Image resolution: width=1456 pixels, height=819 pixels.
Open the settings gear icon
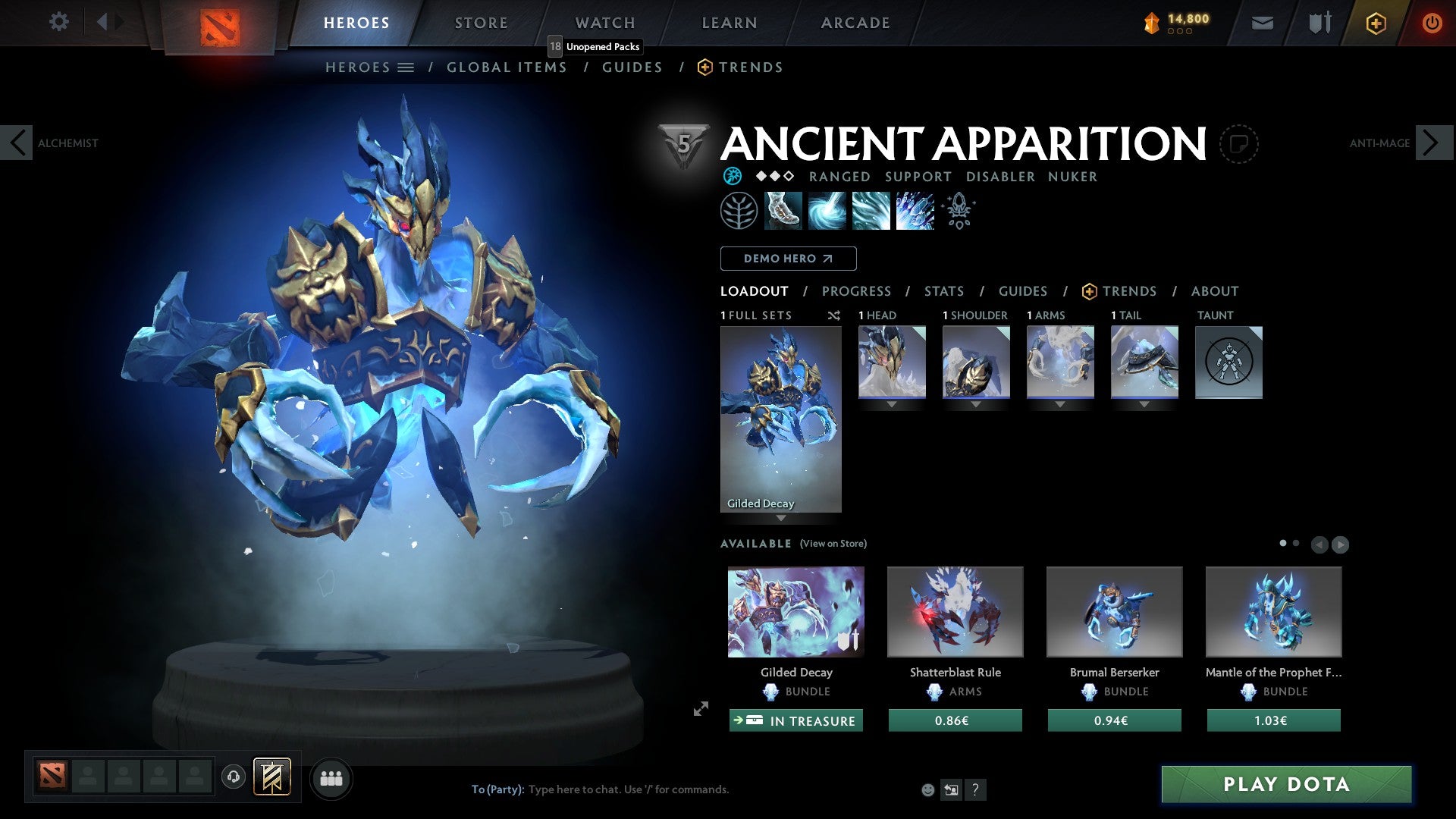pyautogui.click(x=58, y=22)
